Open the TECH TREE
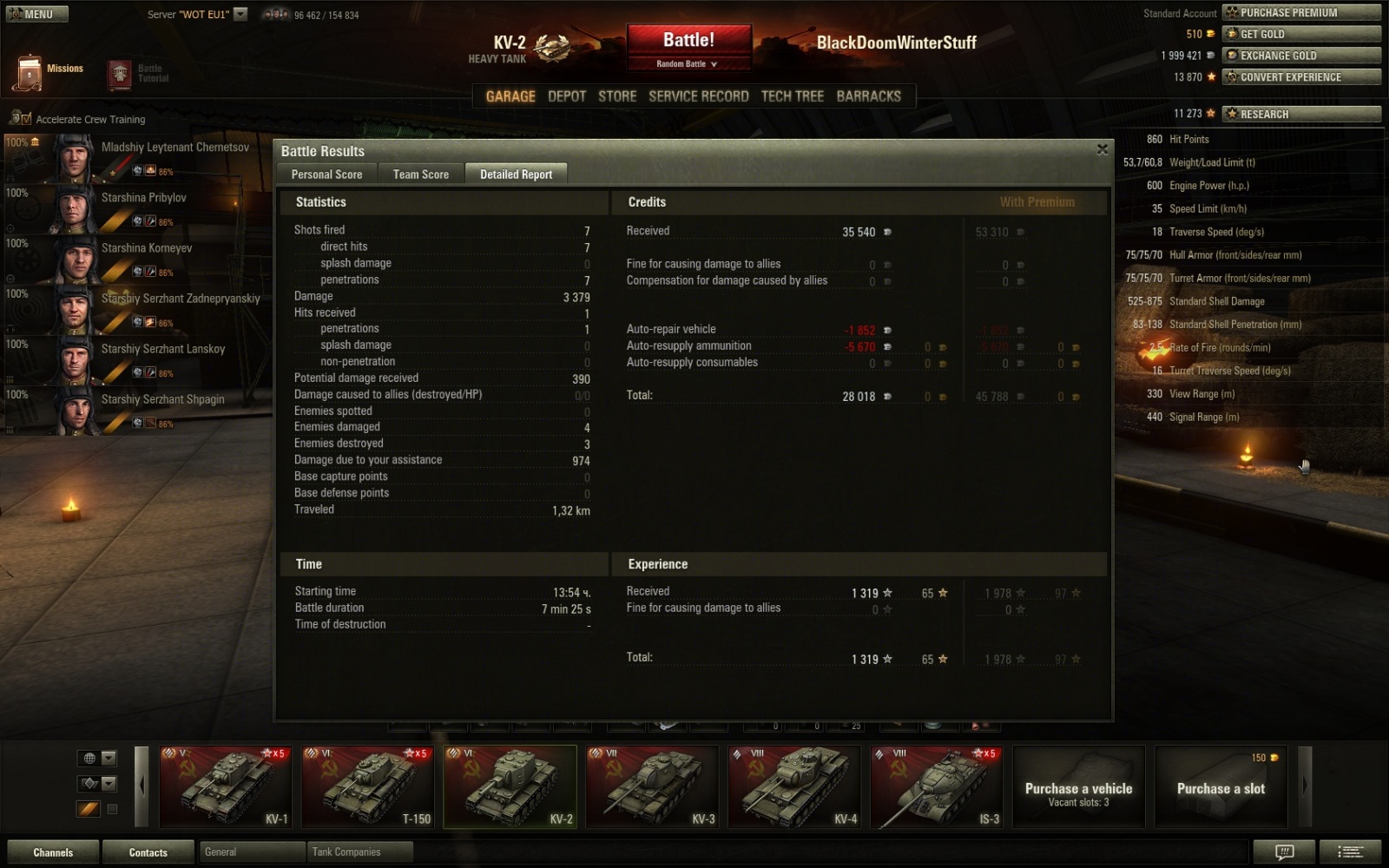1389x868 pixels. pyautogui.click(x=792, y=96)
